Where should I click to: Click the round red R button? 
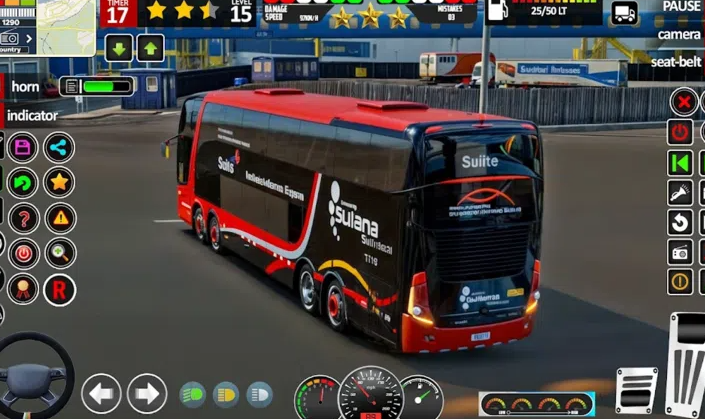(59, 289)
